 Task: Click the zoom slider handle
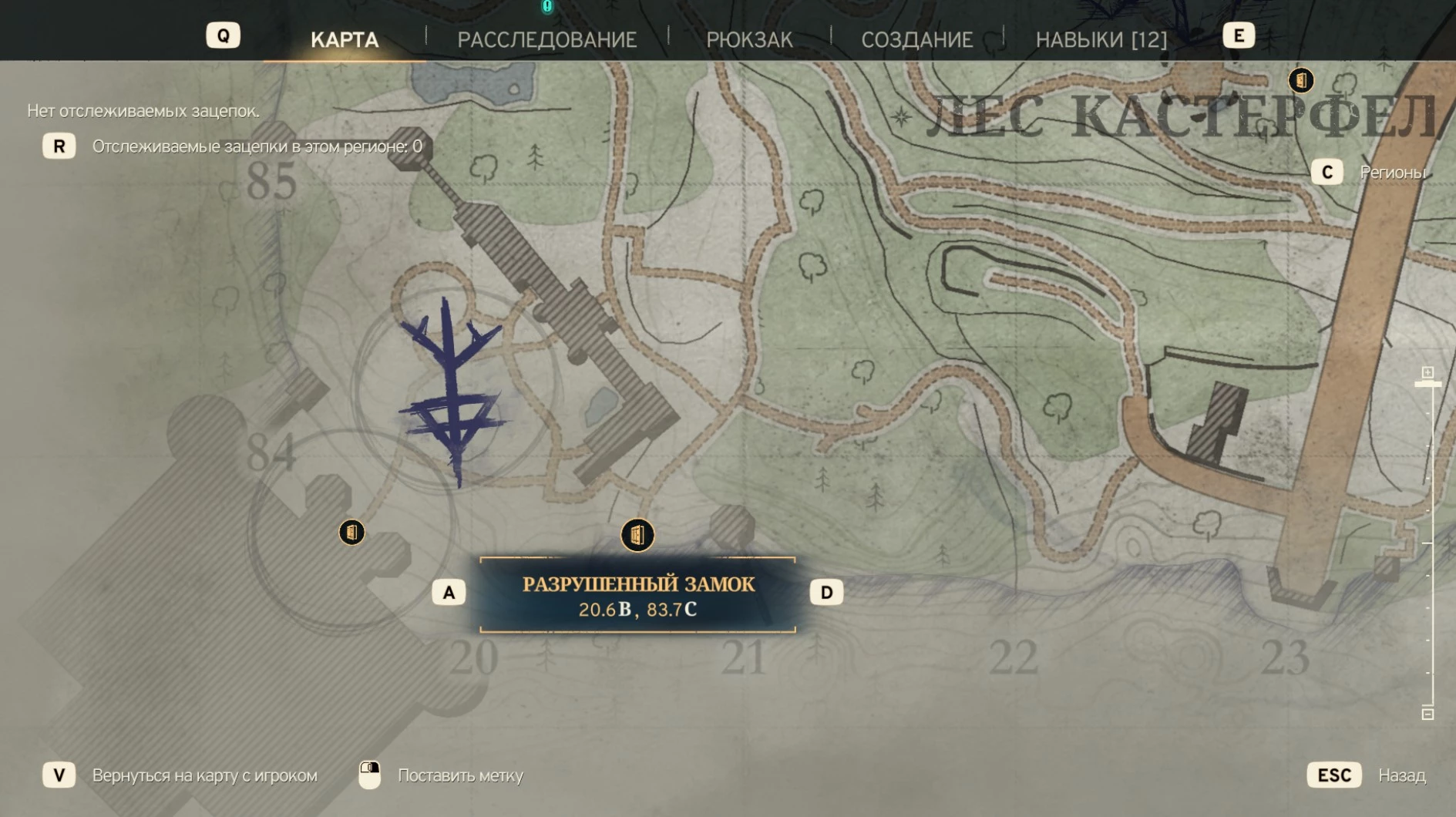(x=1427, y=384)
